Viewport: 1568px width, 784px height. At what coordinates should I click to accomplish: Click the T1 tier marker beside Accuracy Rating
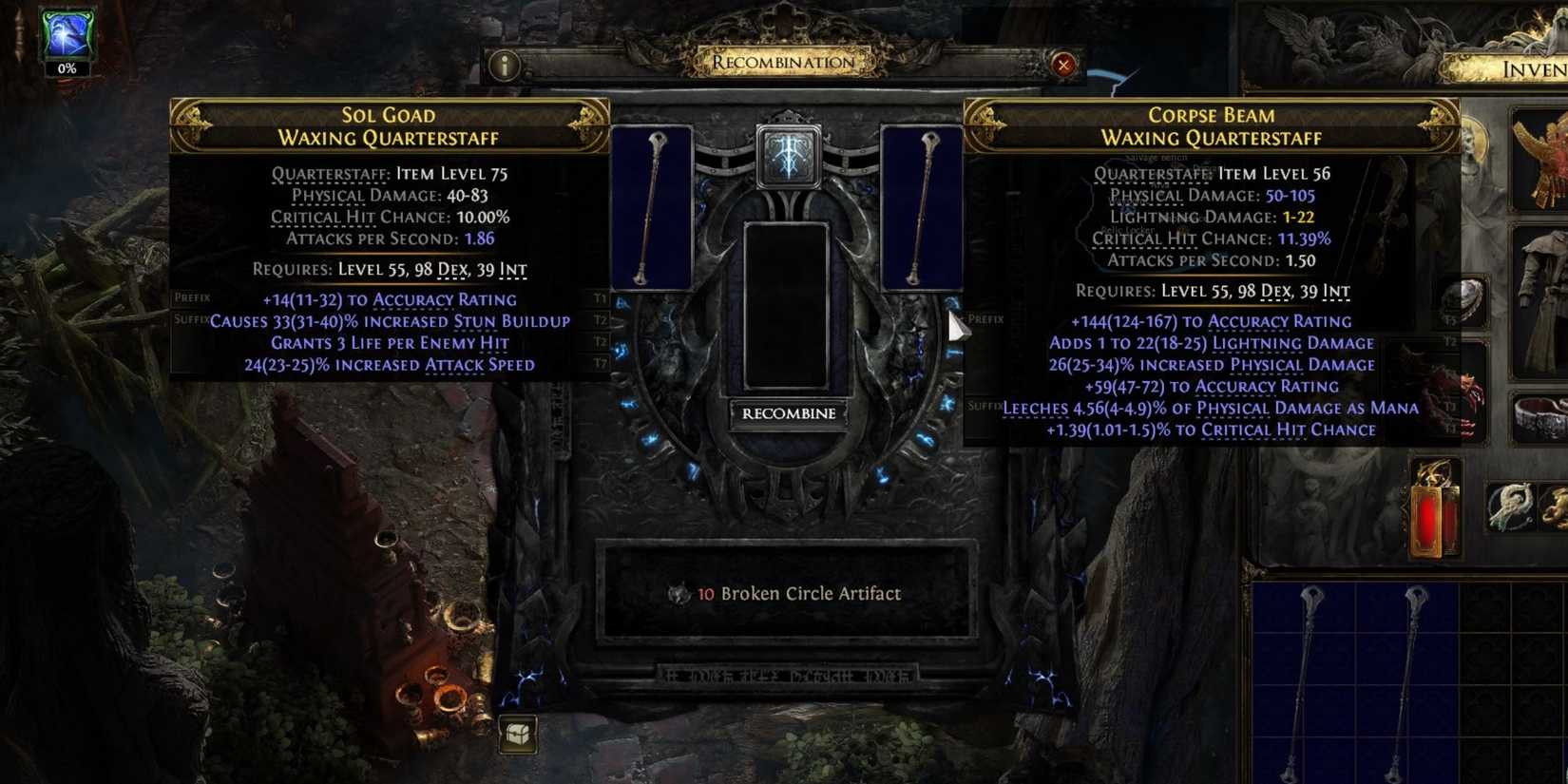(599, 298)
